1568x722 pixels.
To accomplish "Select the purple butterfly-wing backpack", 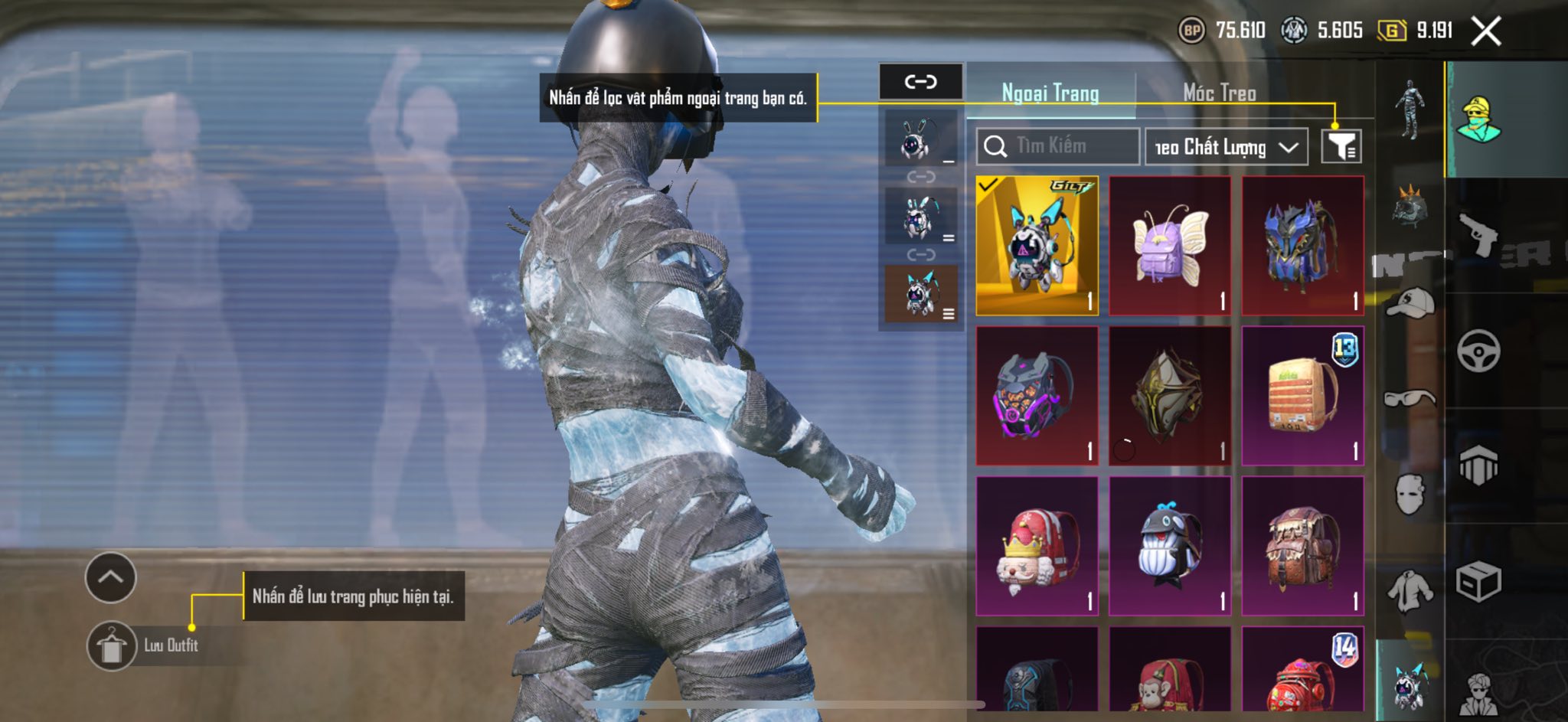I will tap(1169, 246).
